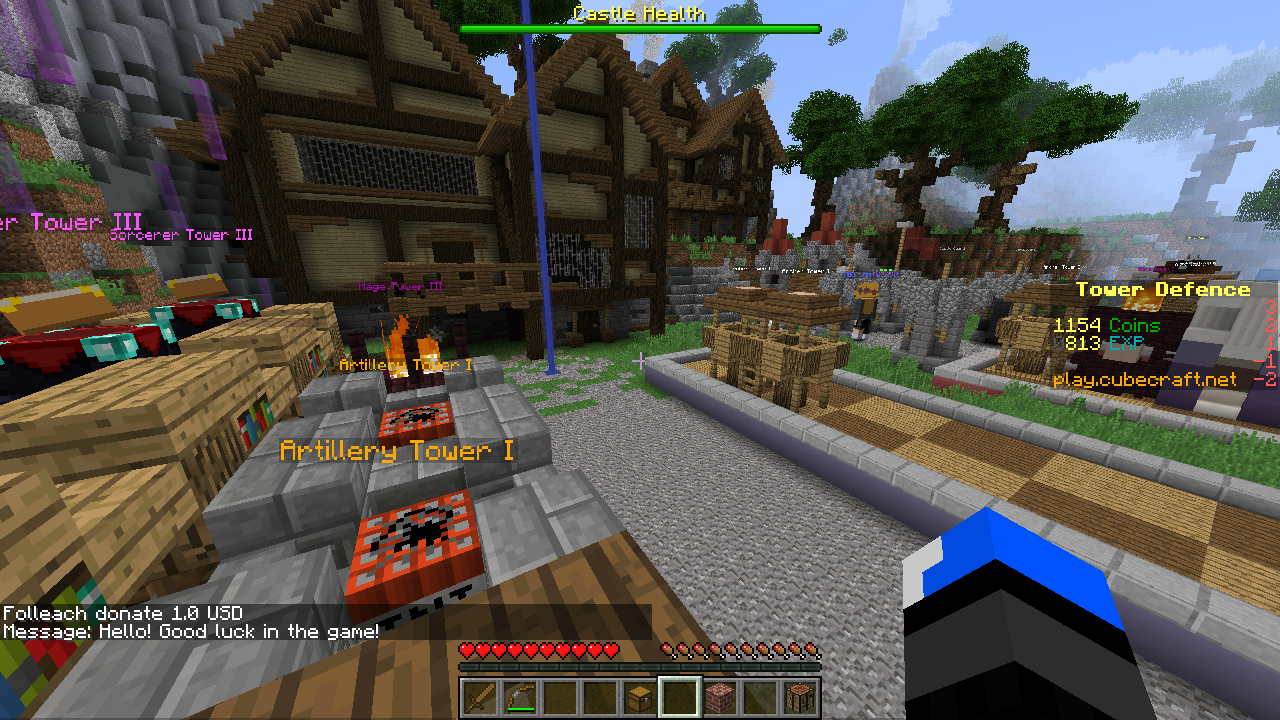The image size is (1280, 720).
Task: Expand the Mage Tower III nameplate
Action: pyautogui.click(x=400, y=287)
